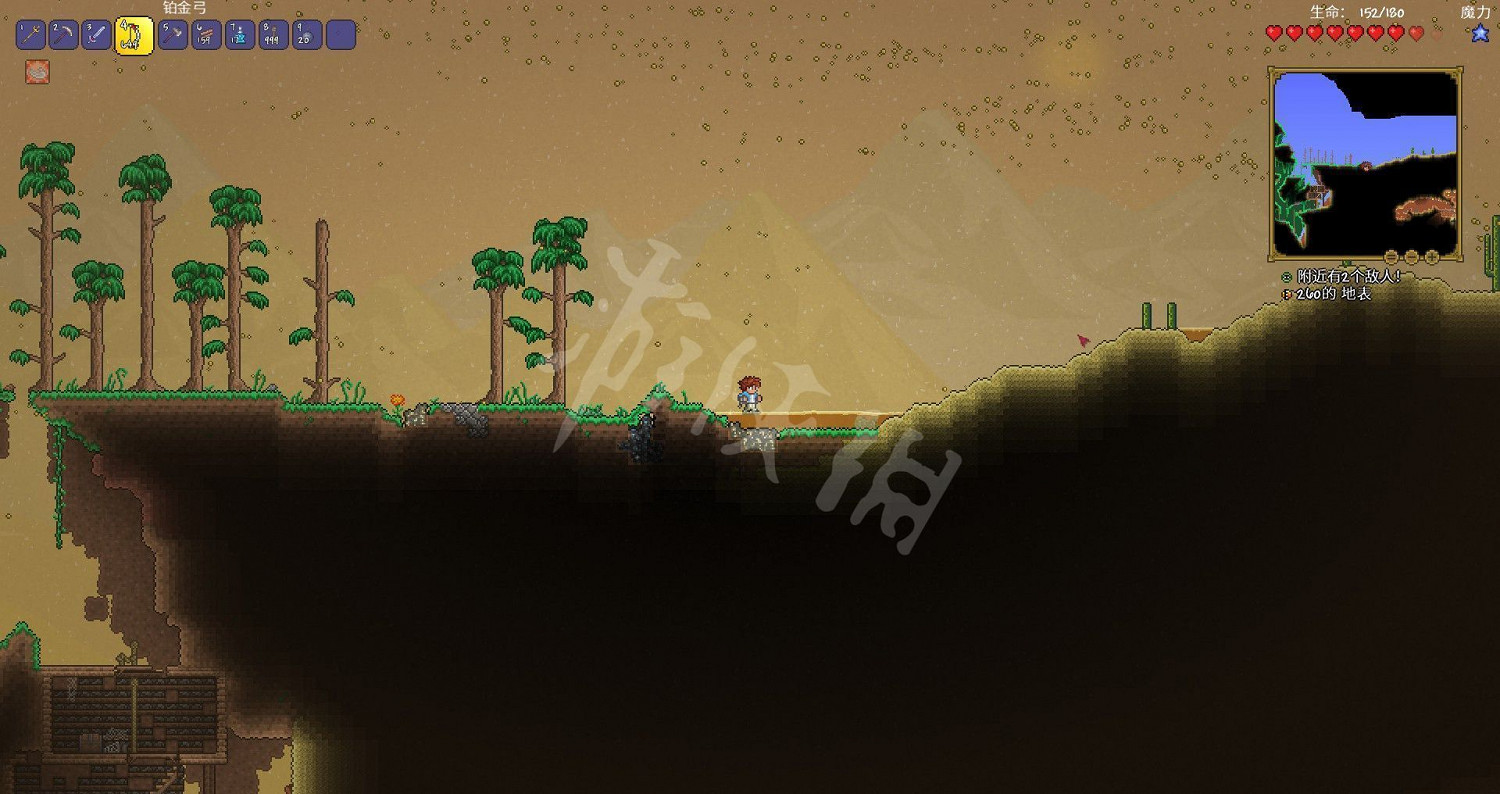Screen dimensions: 1500x794
Task: Click the first red heart in the health bar
Action: (x=1272, y=32)
